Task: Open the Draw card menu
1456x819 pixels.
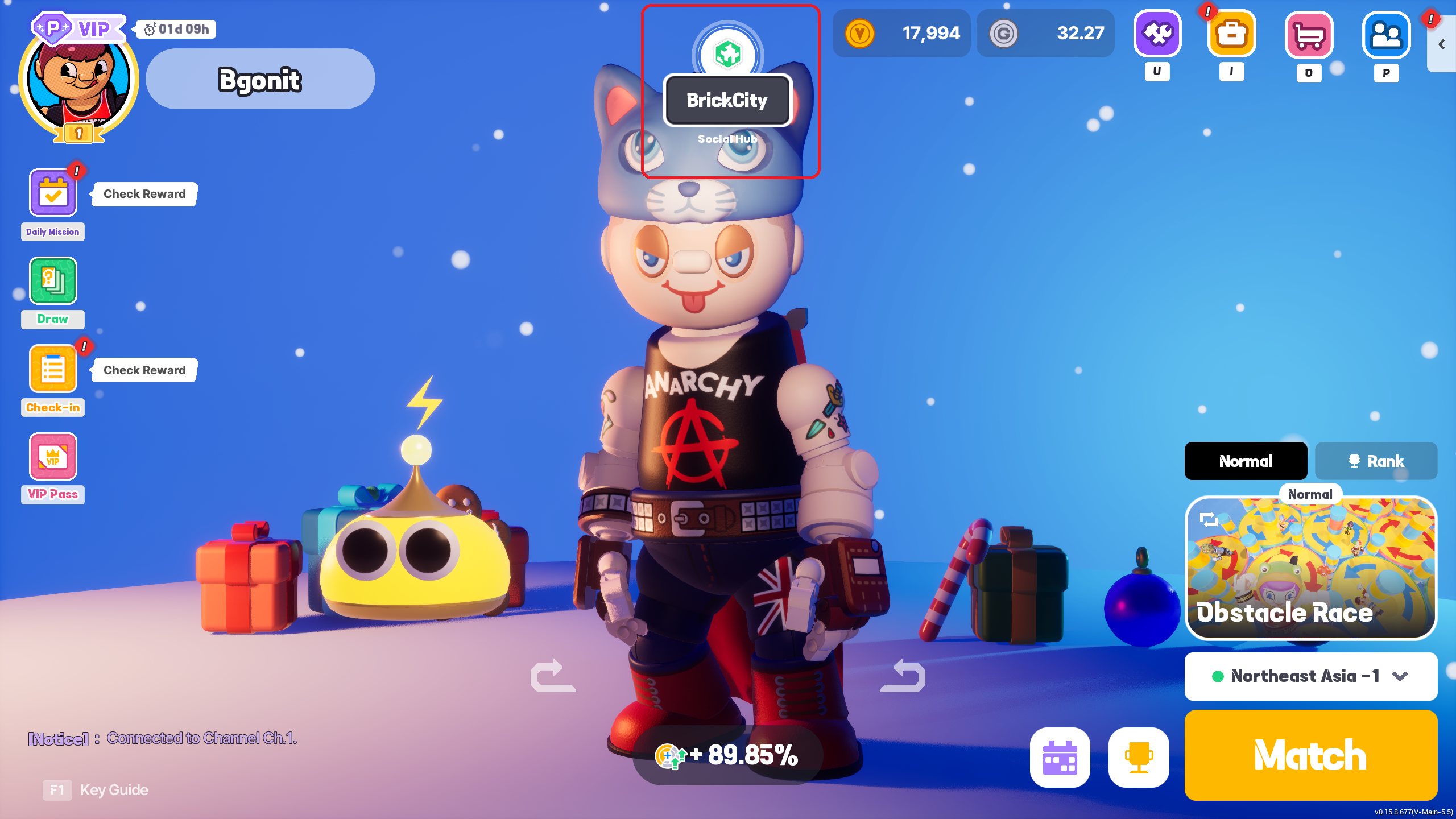Action: tap(53, 281)
